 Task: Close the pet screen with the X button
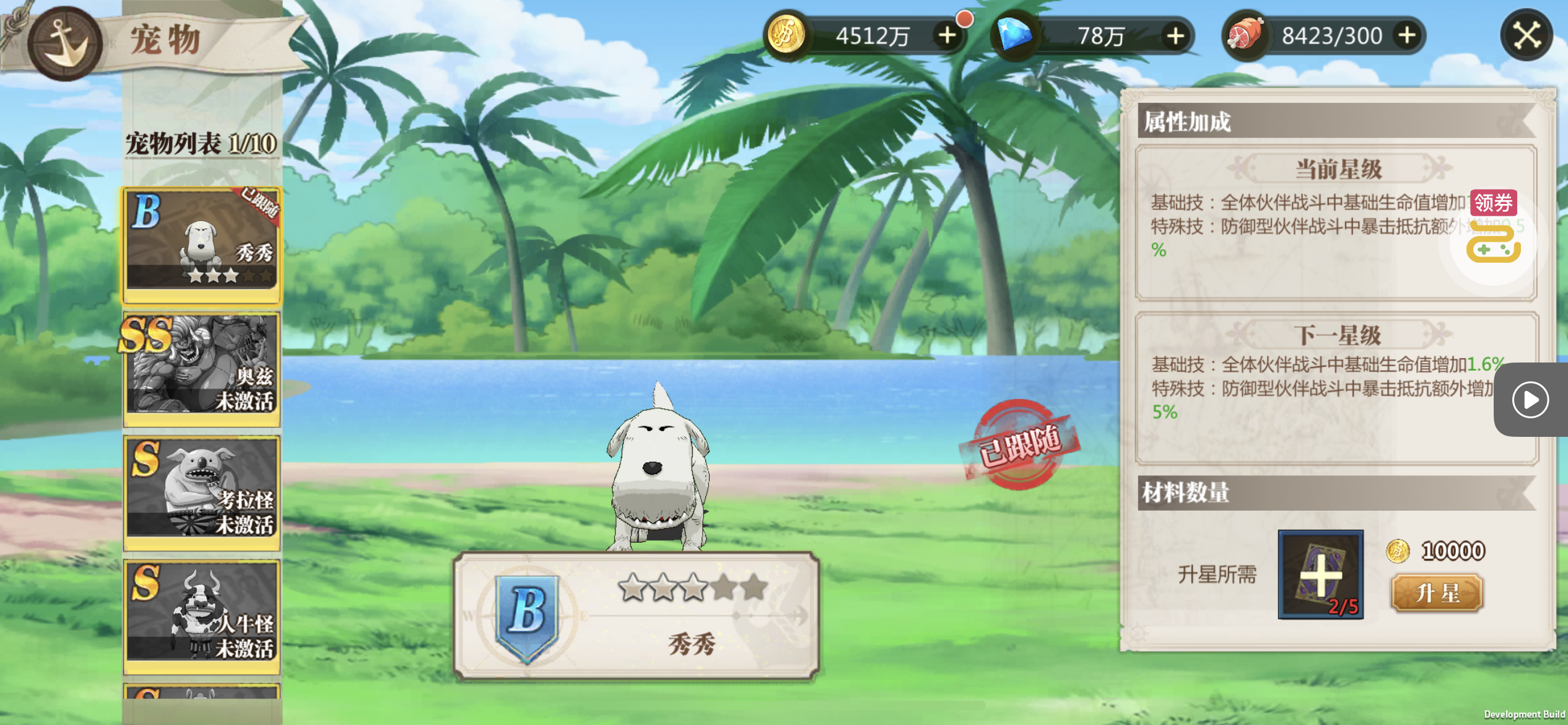1527,35
